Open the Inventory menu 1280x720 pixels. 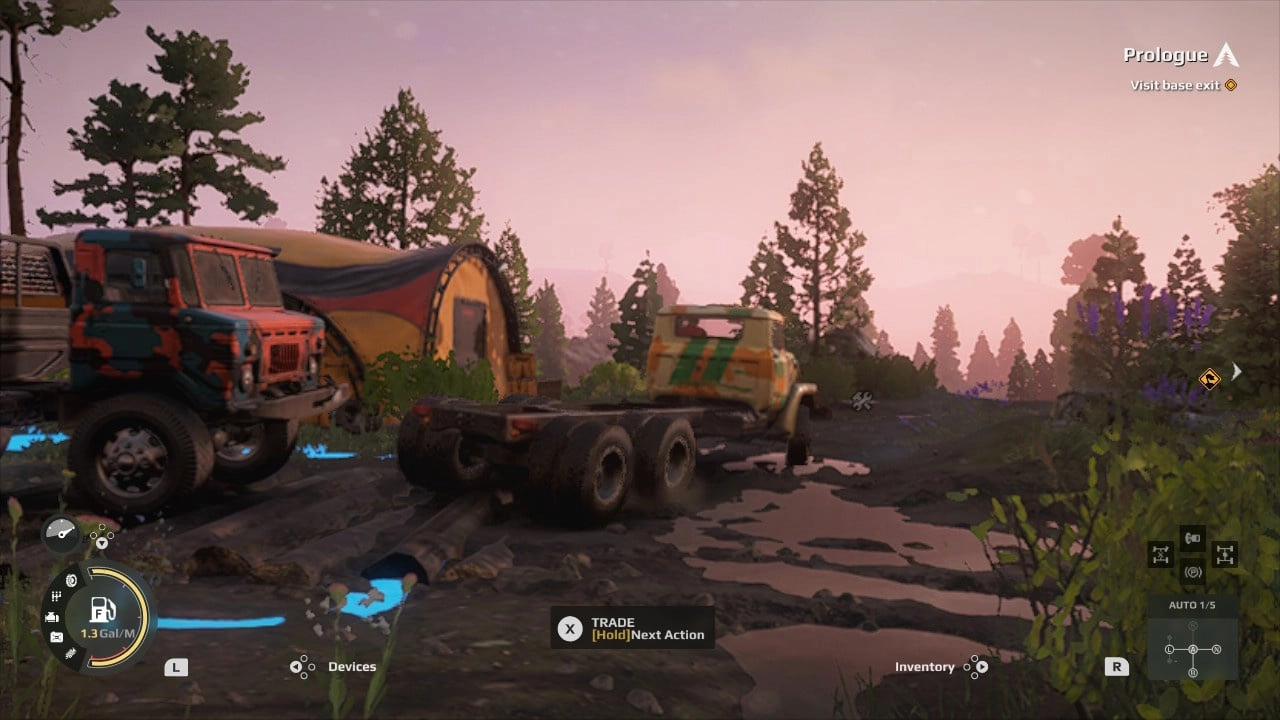925,666
